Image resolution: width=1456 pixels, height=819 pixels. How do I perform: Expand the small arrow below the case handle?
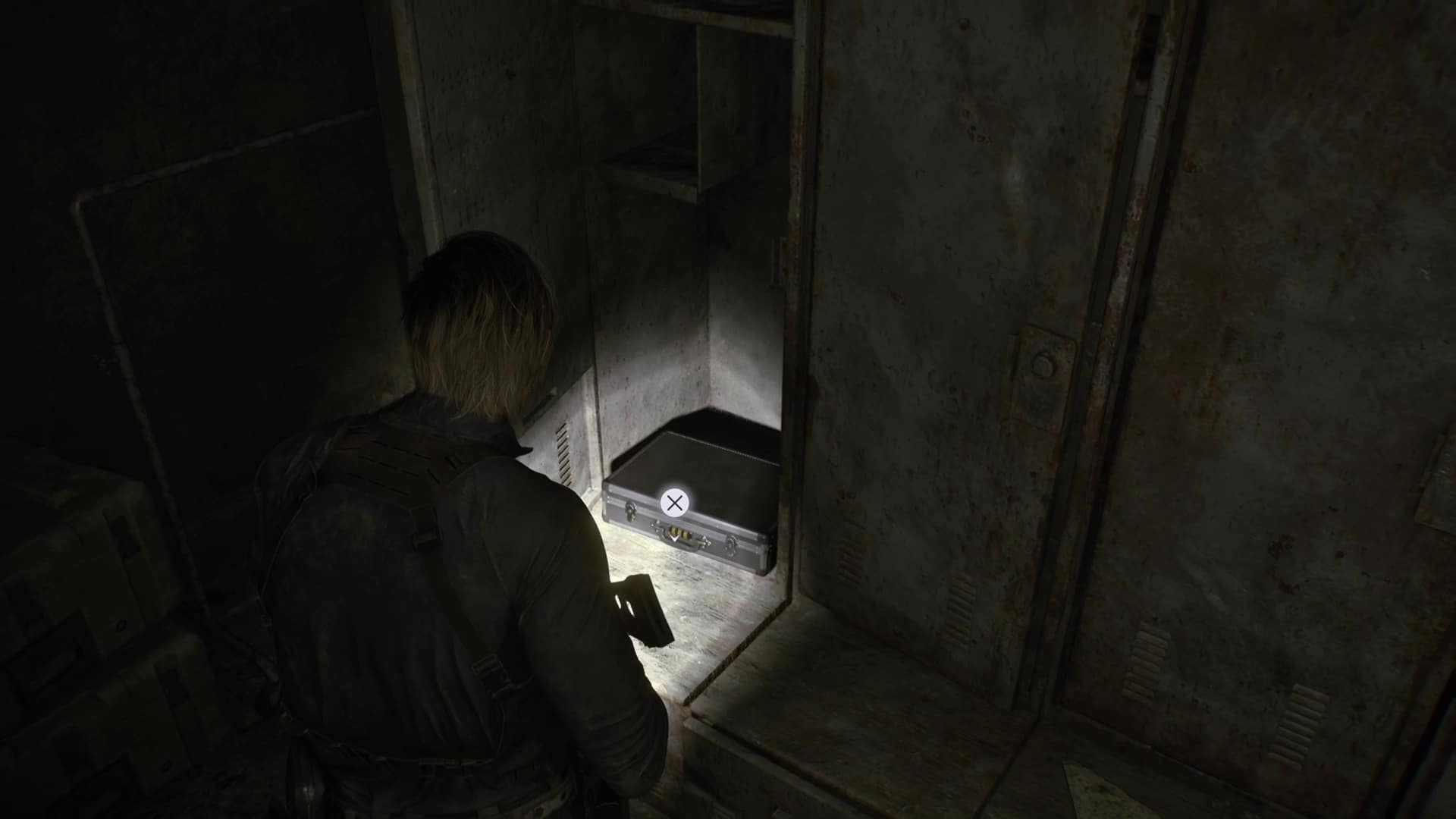point(675,539)
